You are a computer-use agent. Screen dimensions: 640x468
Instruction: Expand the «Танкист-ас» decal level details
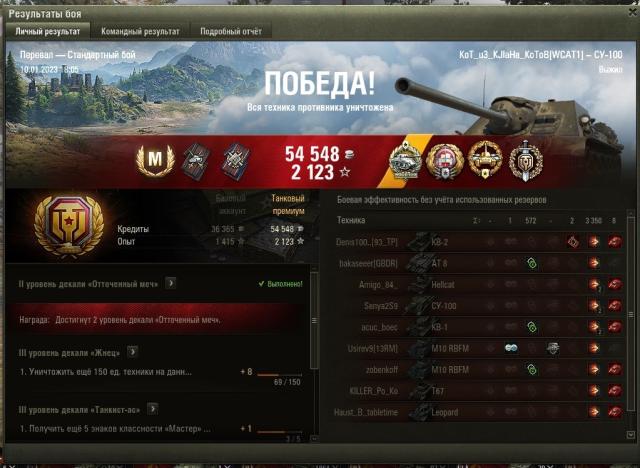tap(152, 409)
